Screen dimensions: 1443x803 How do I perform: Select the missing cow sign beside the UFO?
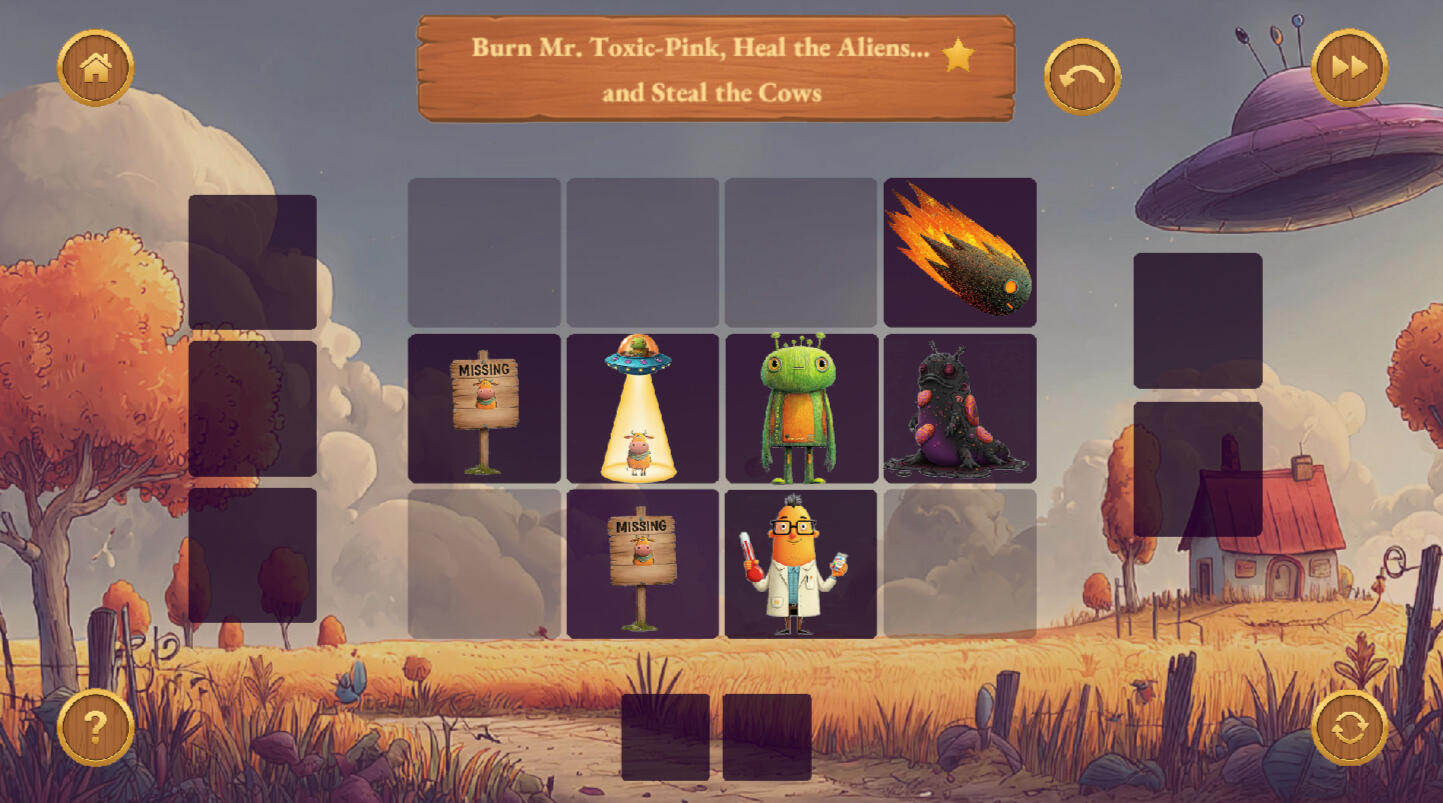point(484,408)
